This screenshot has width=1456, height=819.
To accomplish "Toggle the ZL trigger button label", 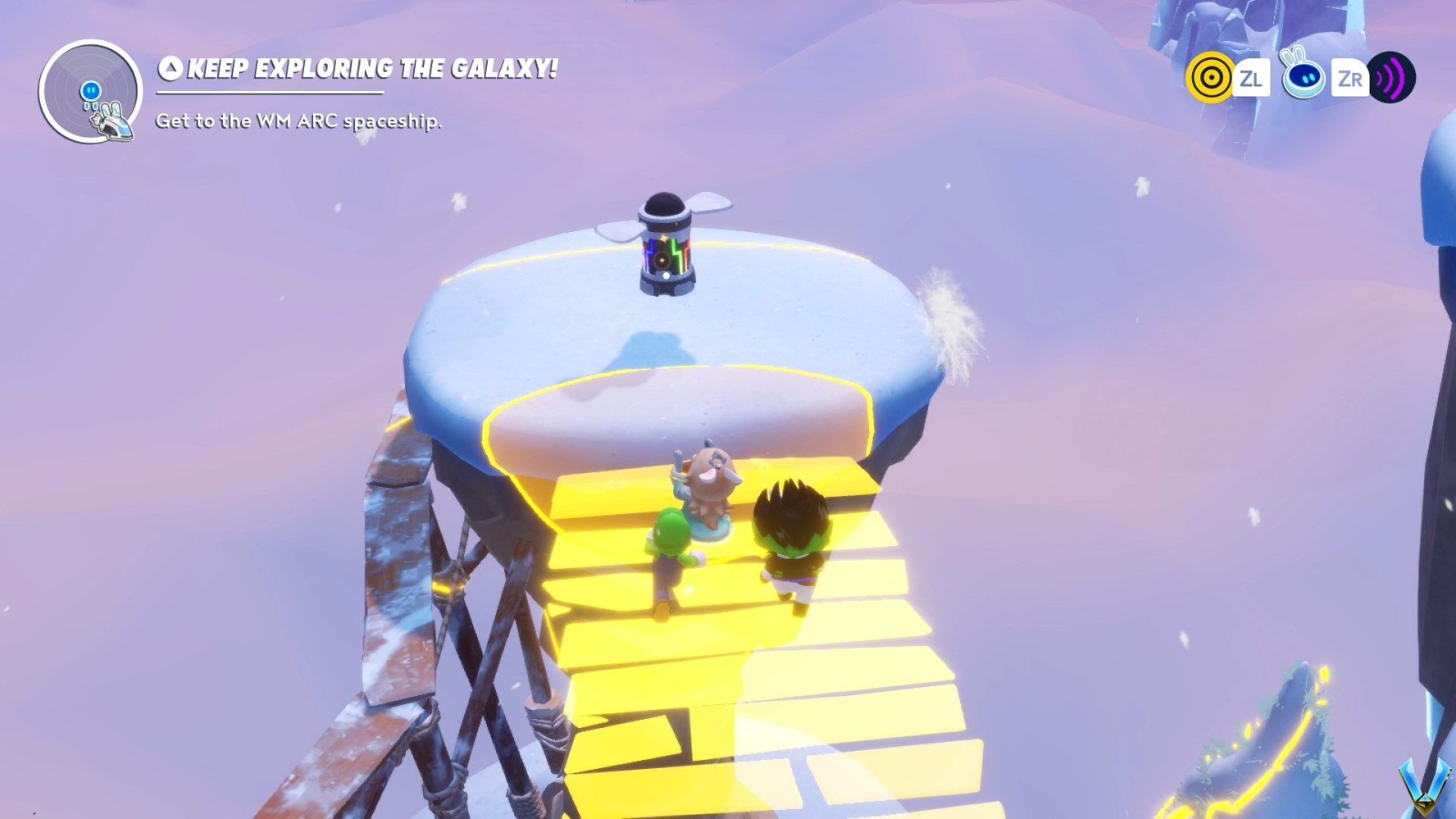I will (1252, 78).
